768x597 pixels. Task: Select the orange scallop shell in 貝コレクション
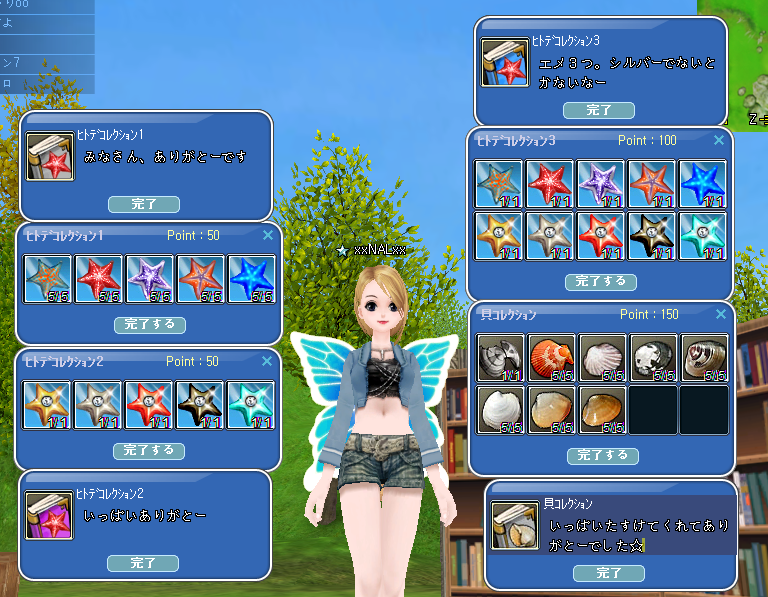point(551,358)
